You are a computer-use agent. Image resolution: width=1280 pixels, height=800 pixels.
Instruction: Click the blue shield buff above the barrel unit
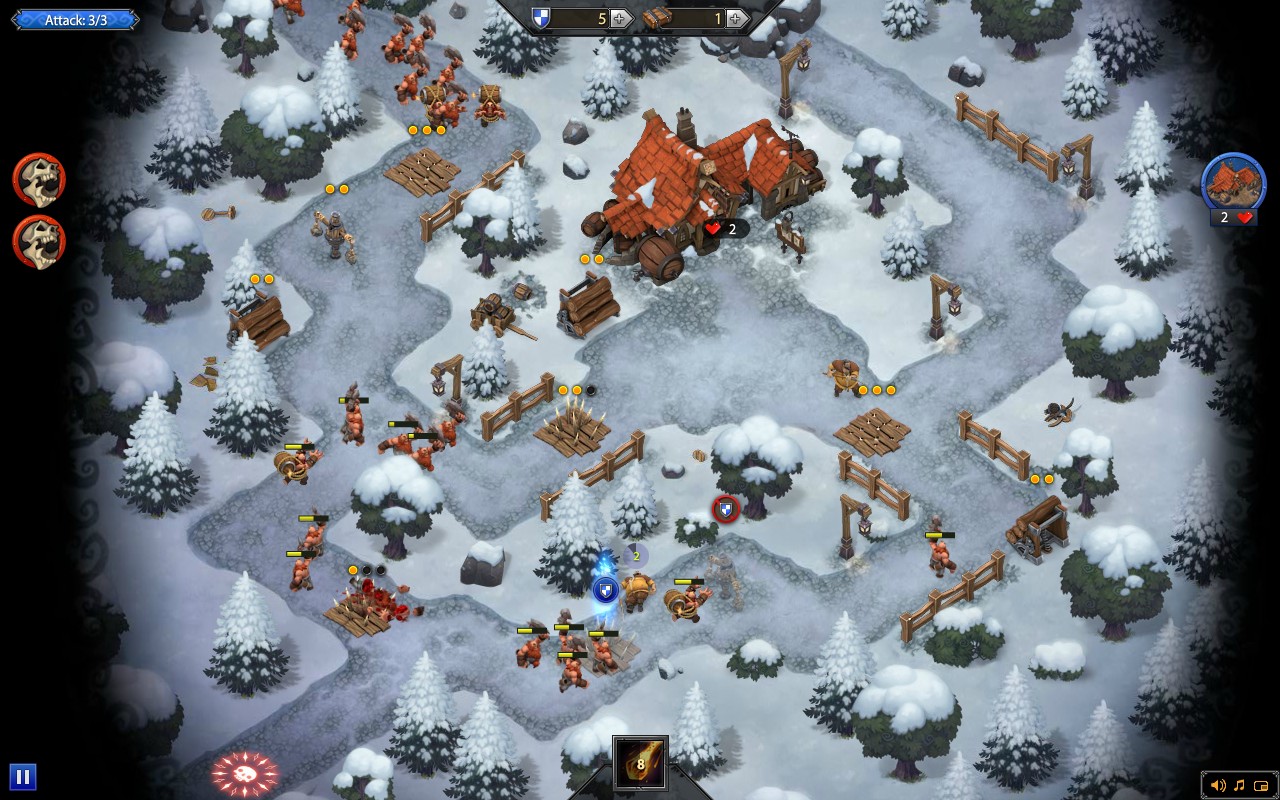[x=605, y=590]
